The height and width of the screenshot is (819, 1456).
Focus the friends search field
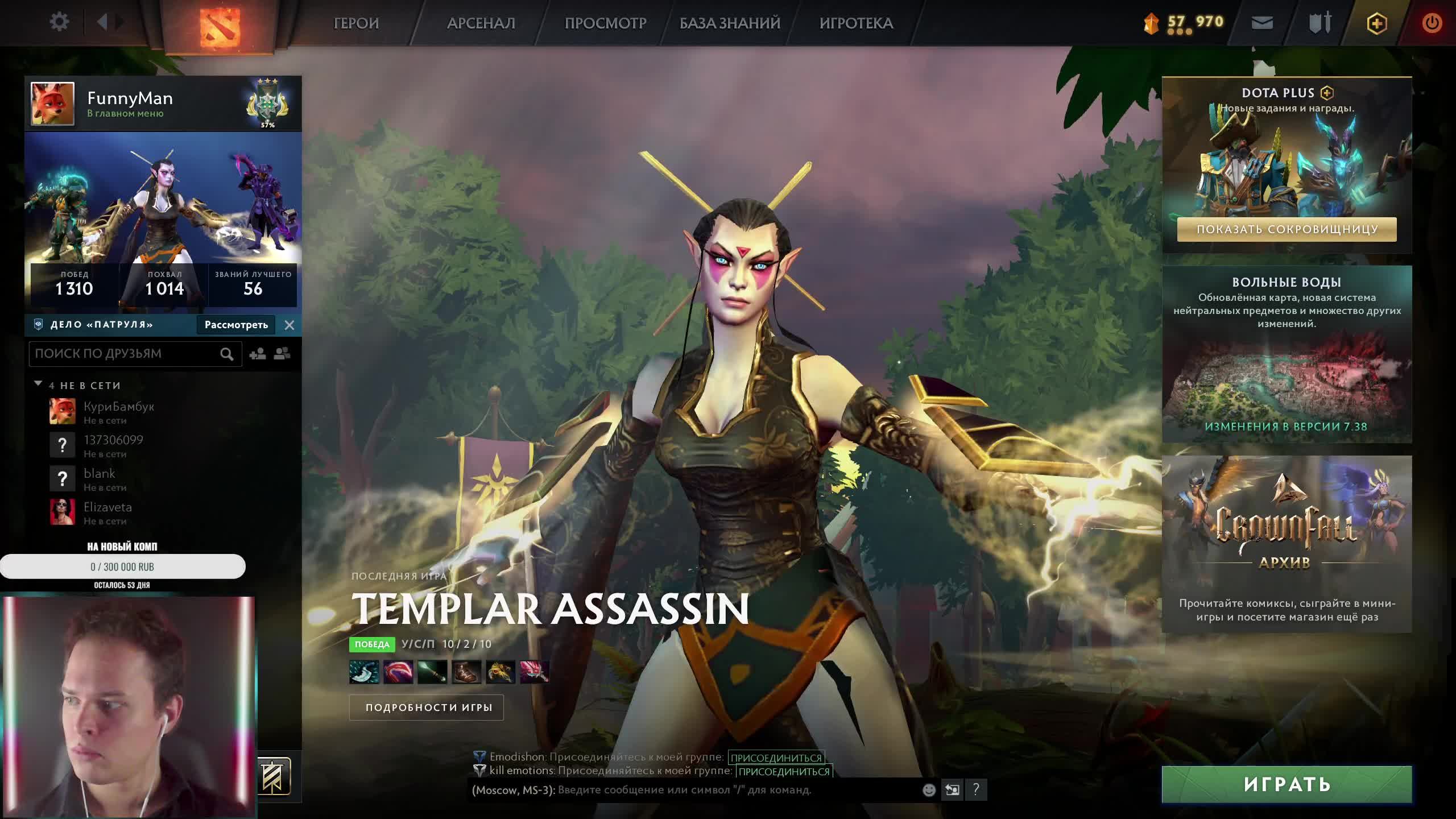tap(125, 354)
